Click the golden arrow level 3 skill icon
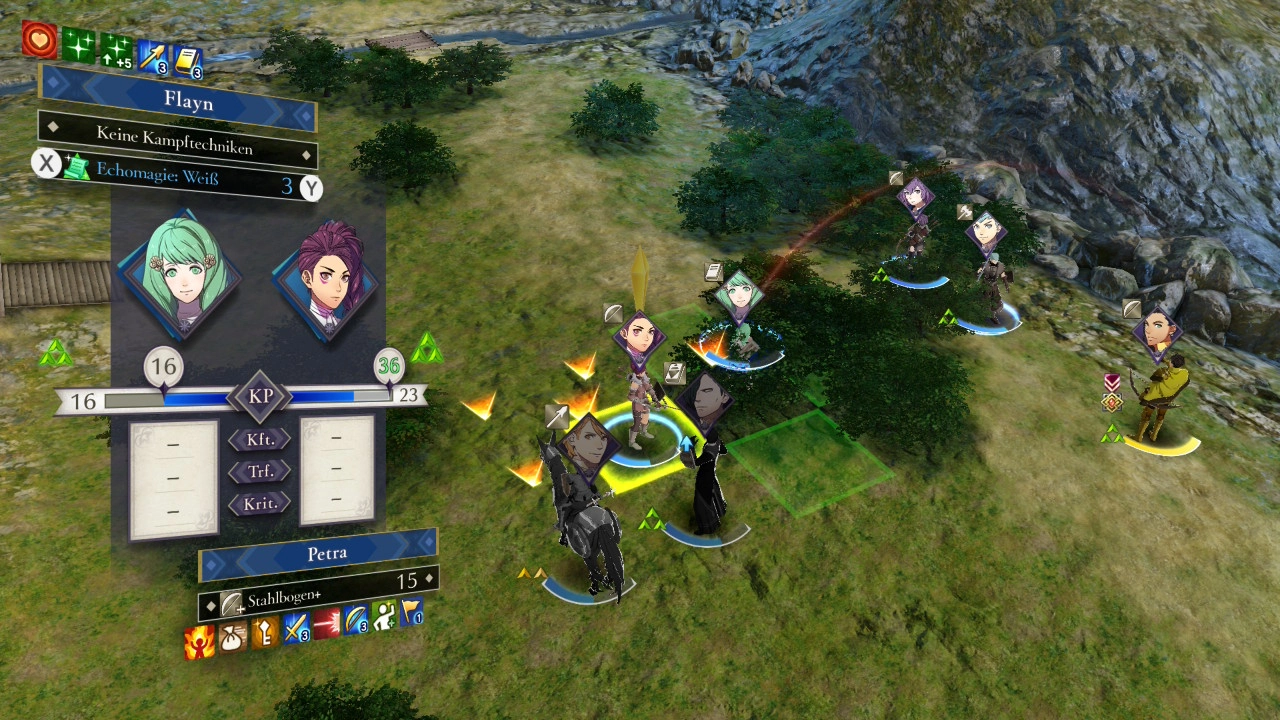This screenshot has width=1280, height=720. 153,57
